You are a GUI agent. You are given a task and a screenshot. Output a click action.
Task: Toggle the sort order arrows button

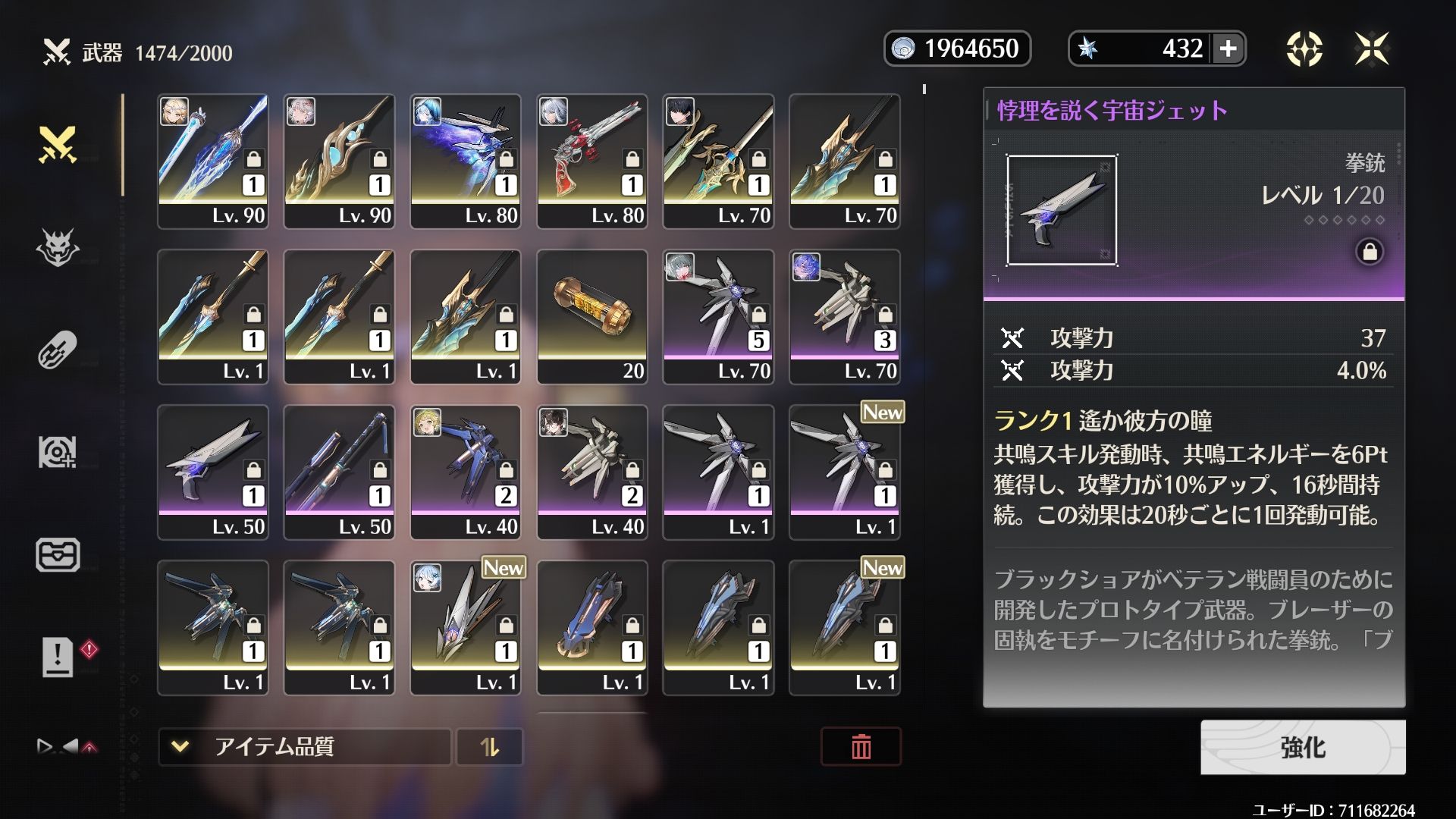point(490,747)
